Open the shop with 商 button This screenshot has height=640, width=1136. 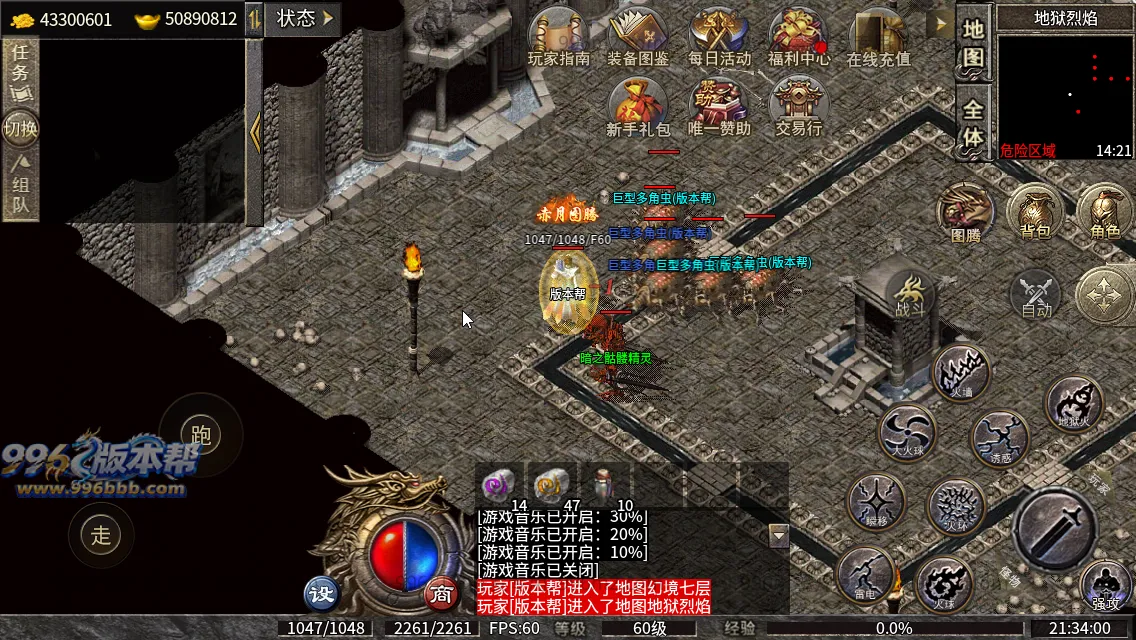tap(441, 594)
